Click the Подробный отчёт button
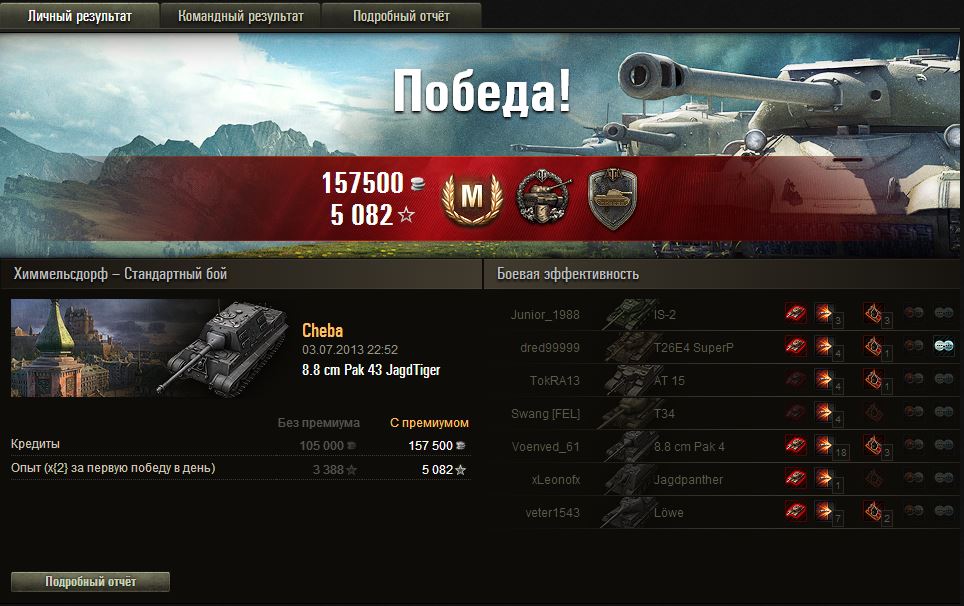 pyautogui.click(x=90, y=581)
